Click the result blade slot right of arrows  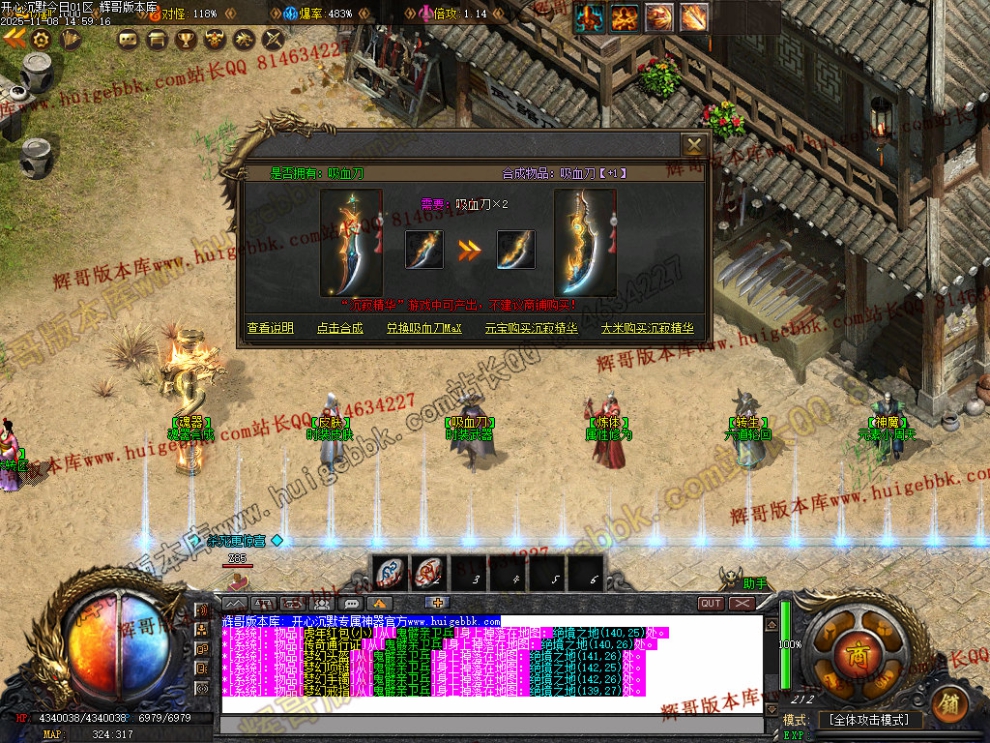pyautogui.click(x=516, y=250)
